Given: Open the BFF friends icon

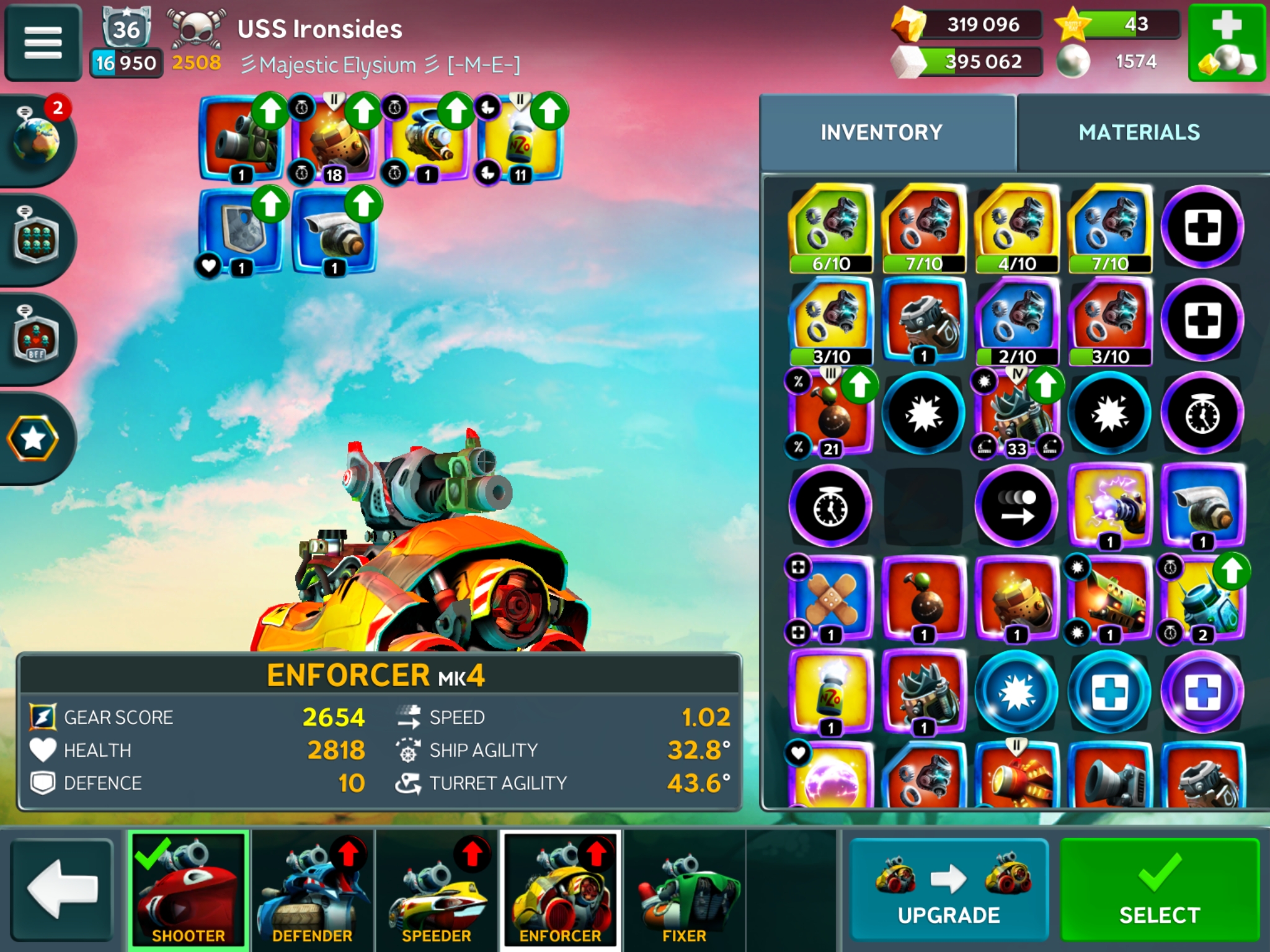Looking at the screenshot, I should tap(37, 338).
